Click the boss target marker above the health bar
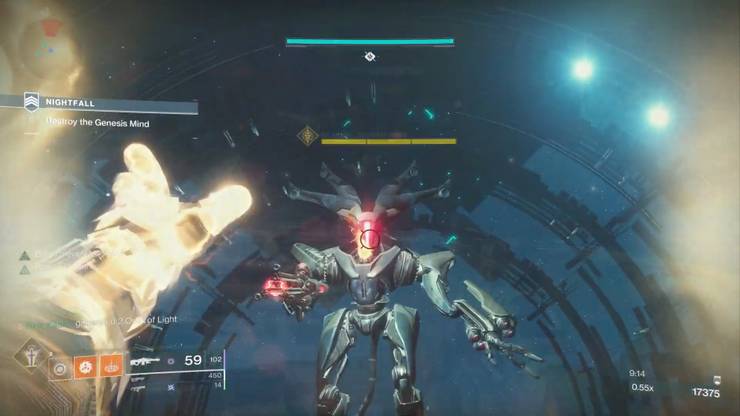 [369, 57]
